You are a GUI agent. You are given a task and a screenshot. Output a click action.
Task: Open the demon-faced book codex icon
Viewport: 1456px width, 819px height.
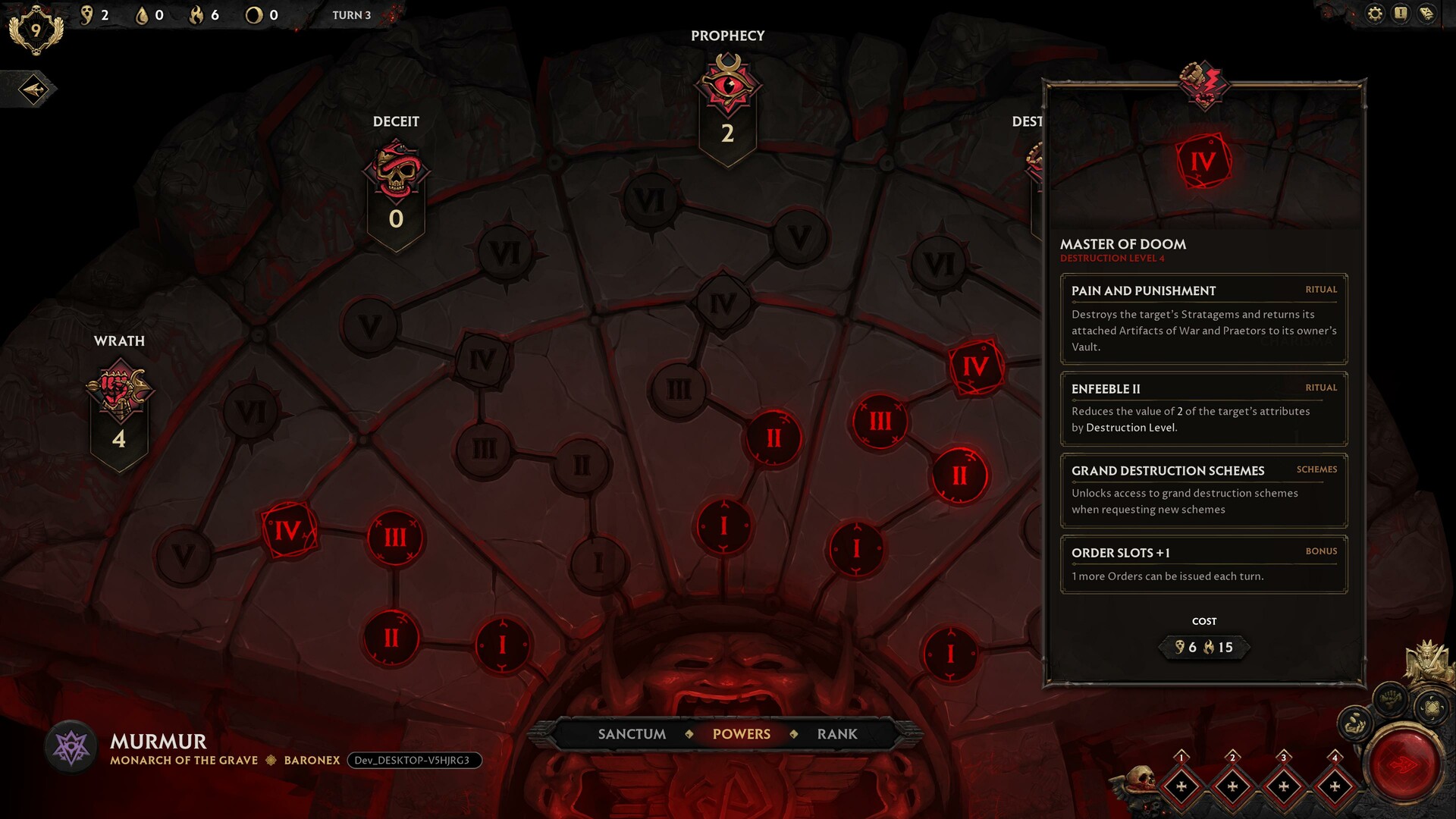coord(1426,14)
